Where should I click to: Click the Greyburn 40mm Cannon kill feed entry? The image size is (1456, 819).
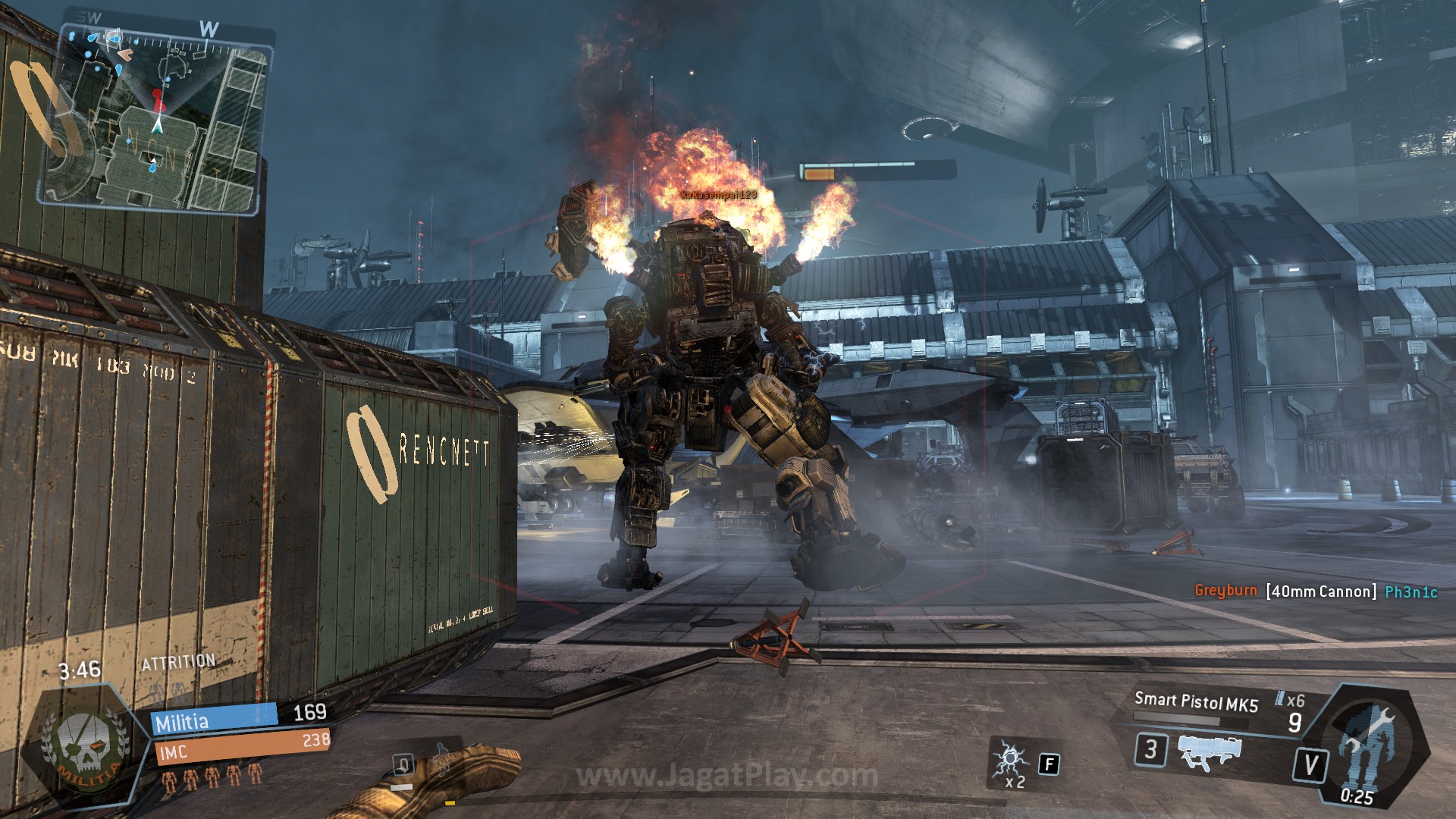tap(1316, 591)
